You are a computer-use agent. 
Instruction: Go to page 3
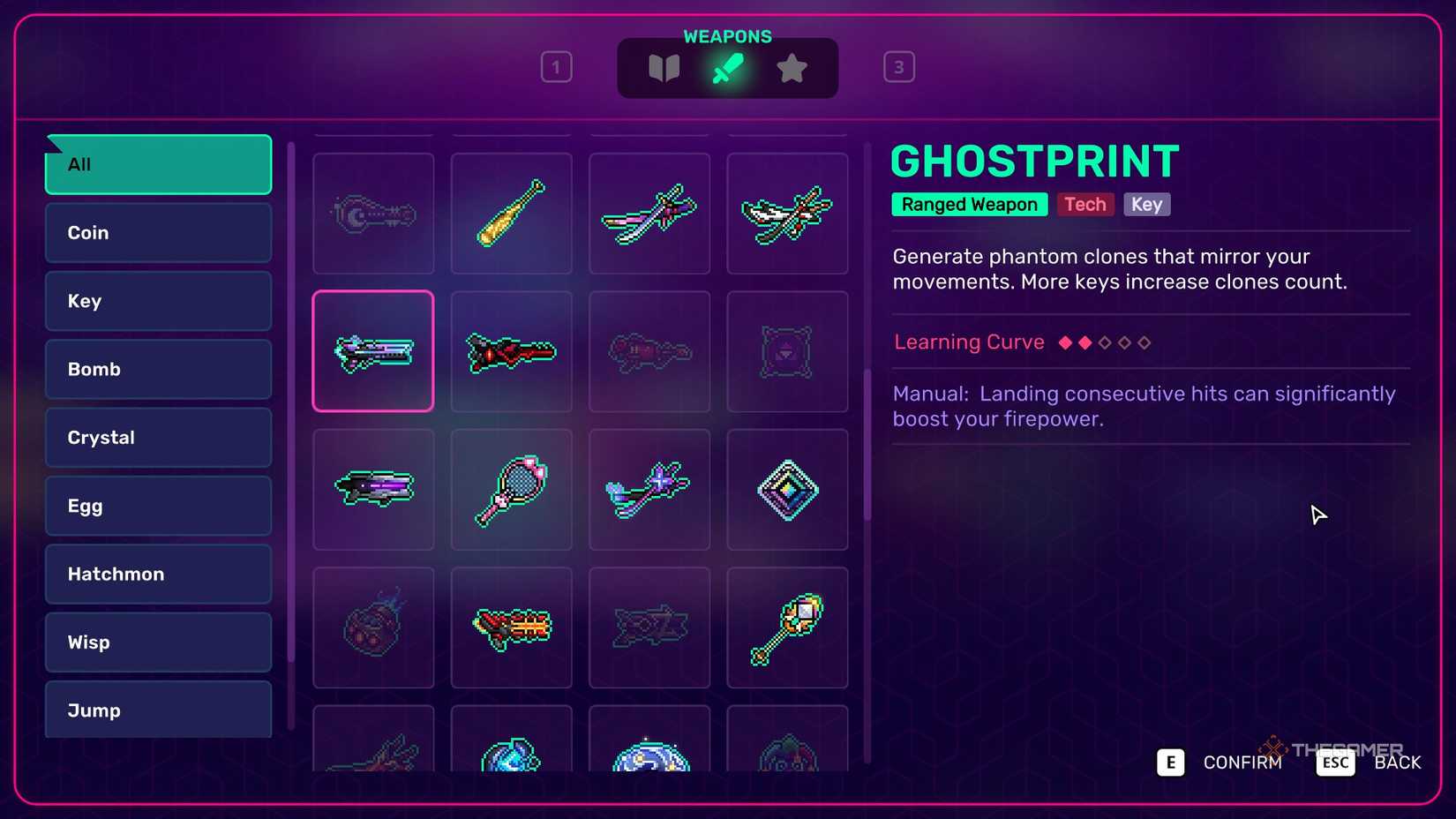click(x=899, y=66)
